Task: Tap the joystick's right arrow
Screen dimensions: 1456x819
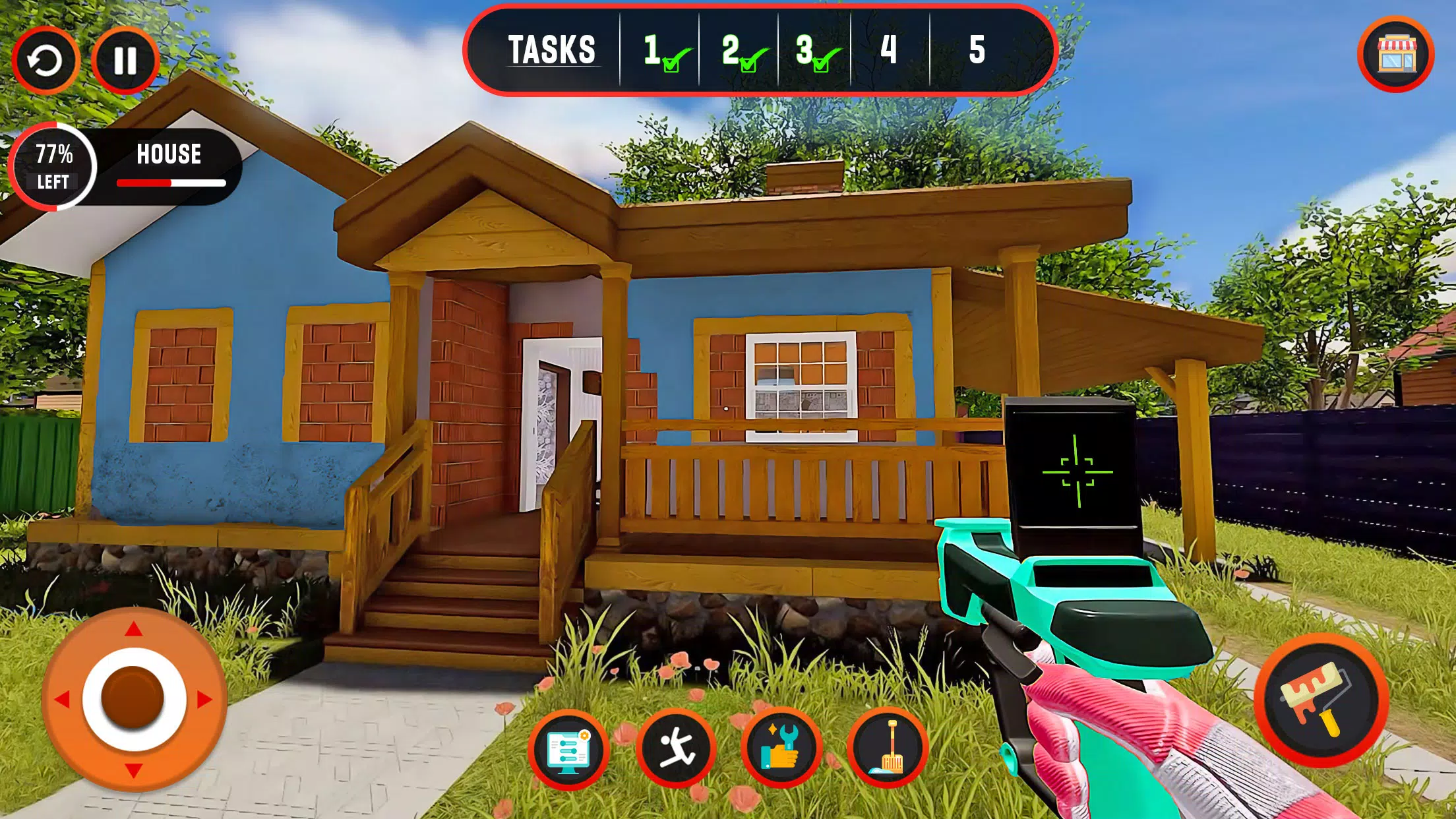Action: point(205,699)
